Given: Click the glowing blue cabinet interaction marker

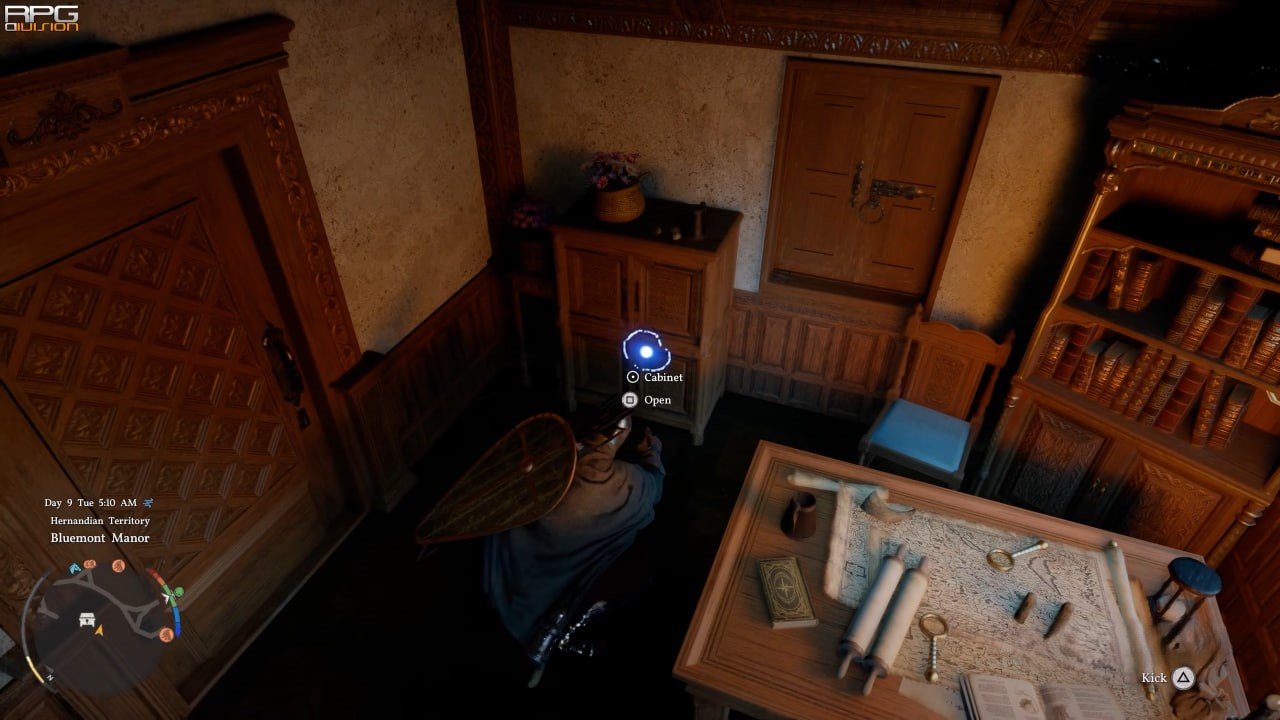Looking at the screenshot, I should click(646, 350).
